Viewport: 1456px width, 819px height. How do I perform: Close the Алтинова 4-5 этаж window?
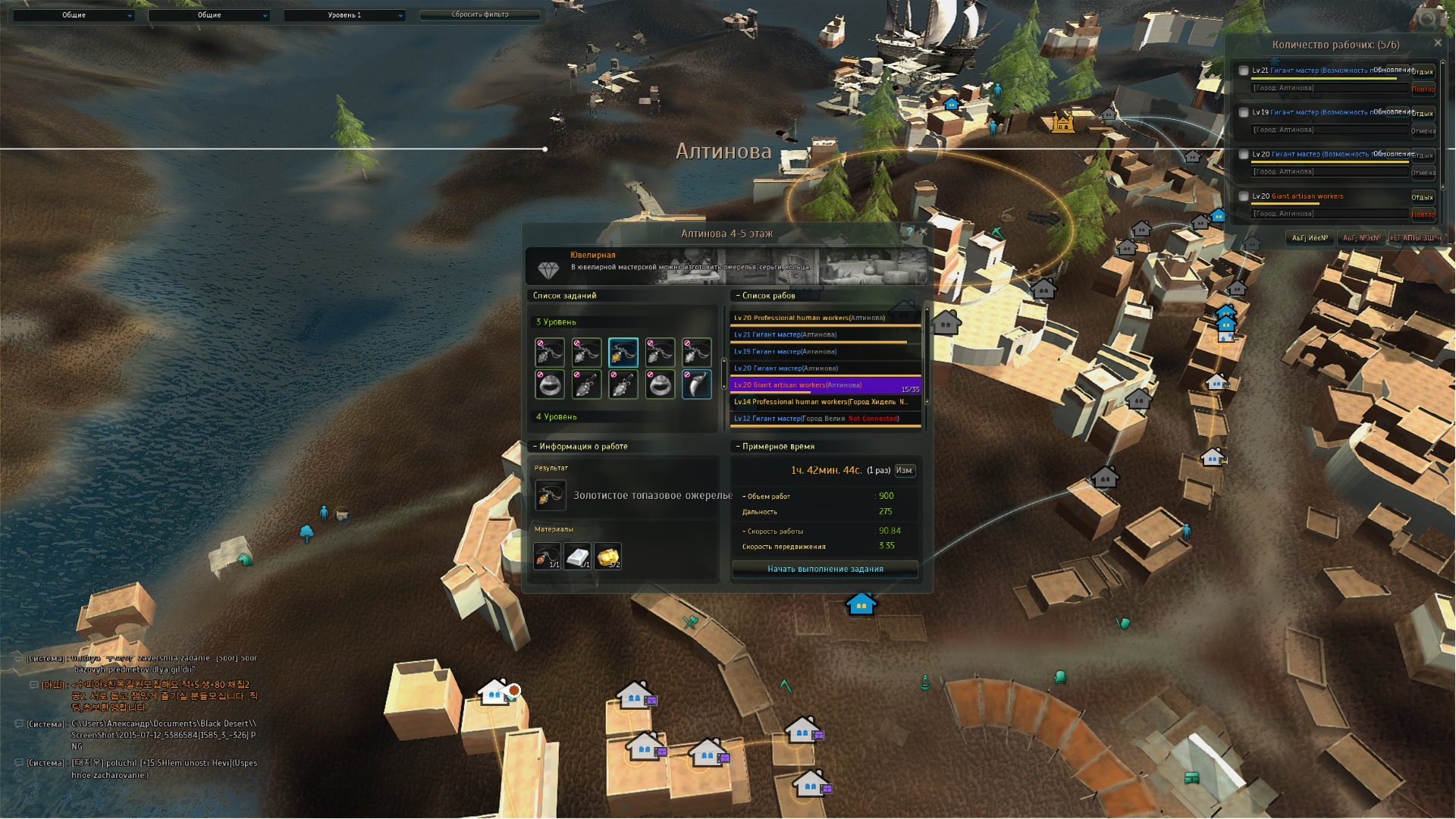(923, 231)
